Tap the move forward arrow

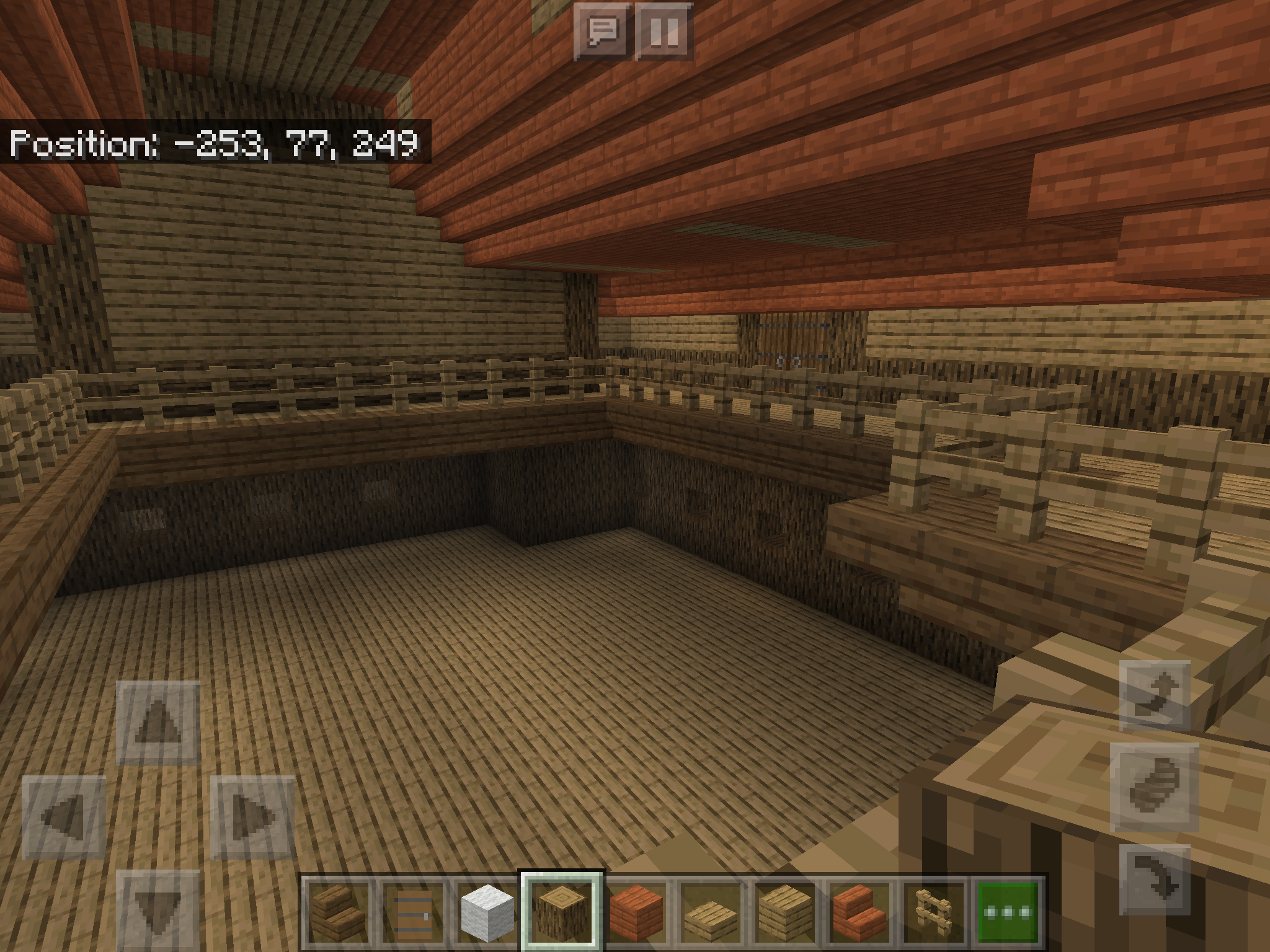158,723
